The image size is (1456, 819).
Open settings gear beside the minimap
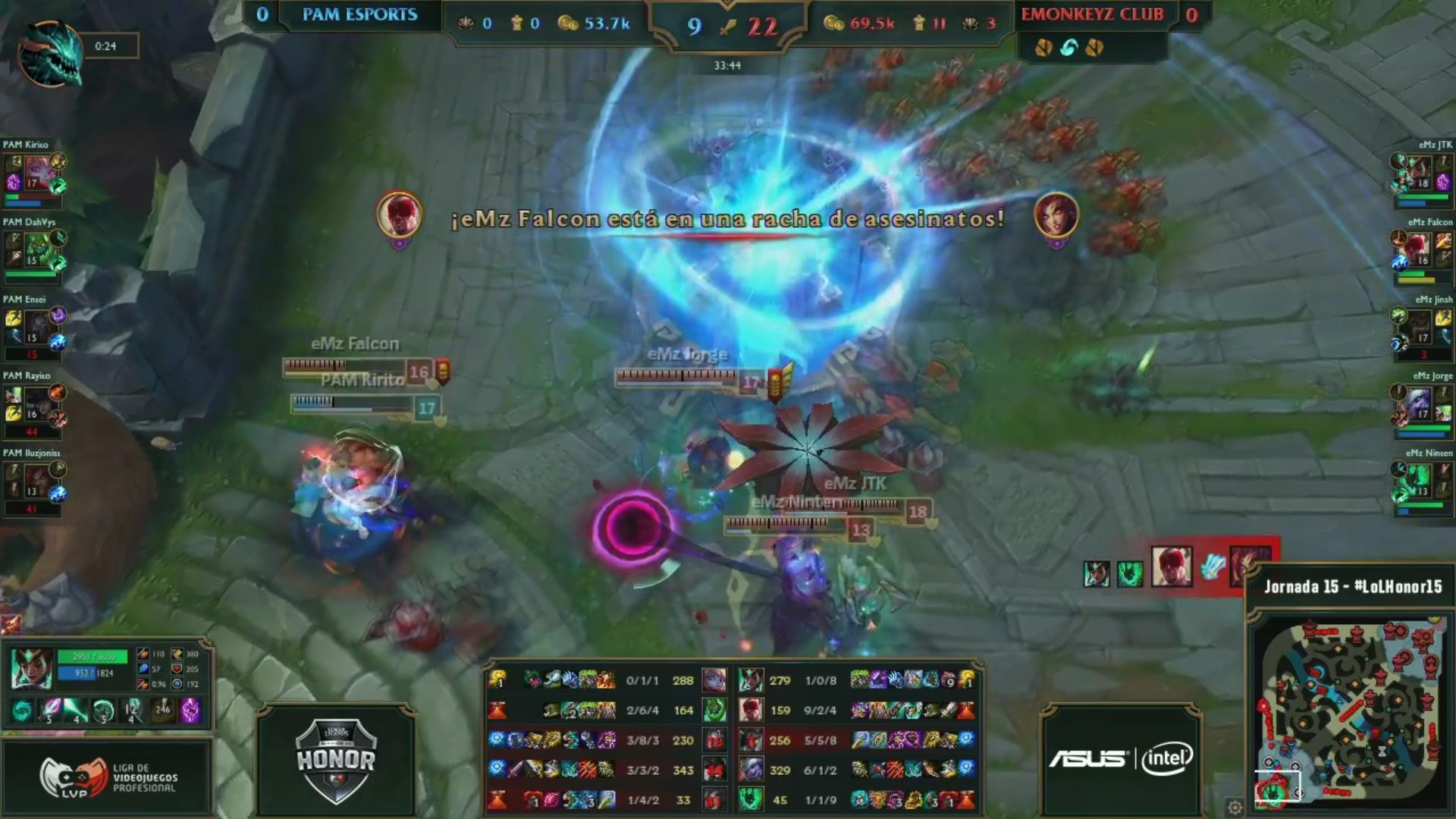1235,806
